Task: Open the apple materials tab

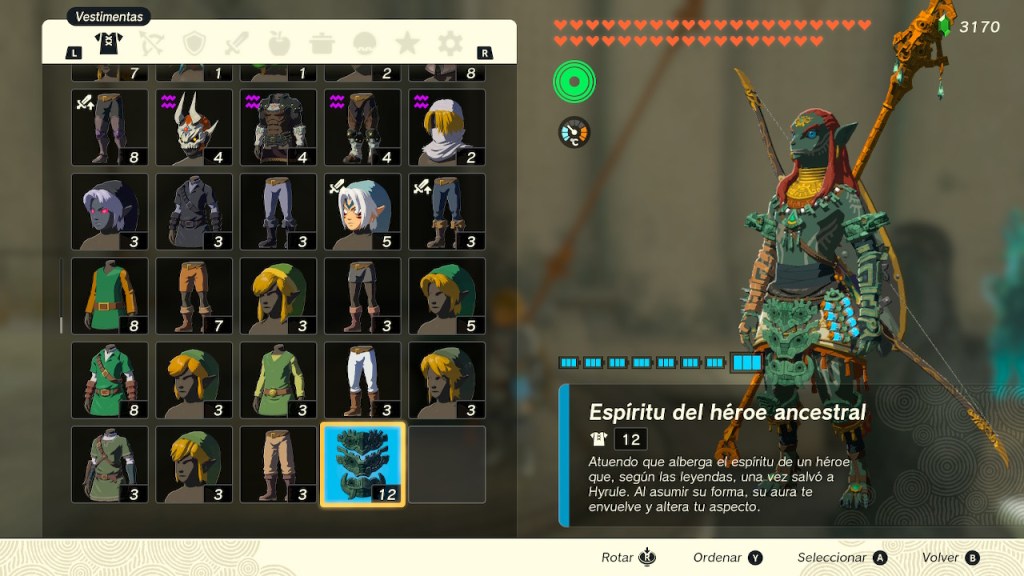Action: 280,43
